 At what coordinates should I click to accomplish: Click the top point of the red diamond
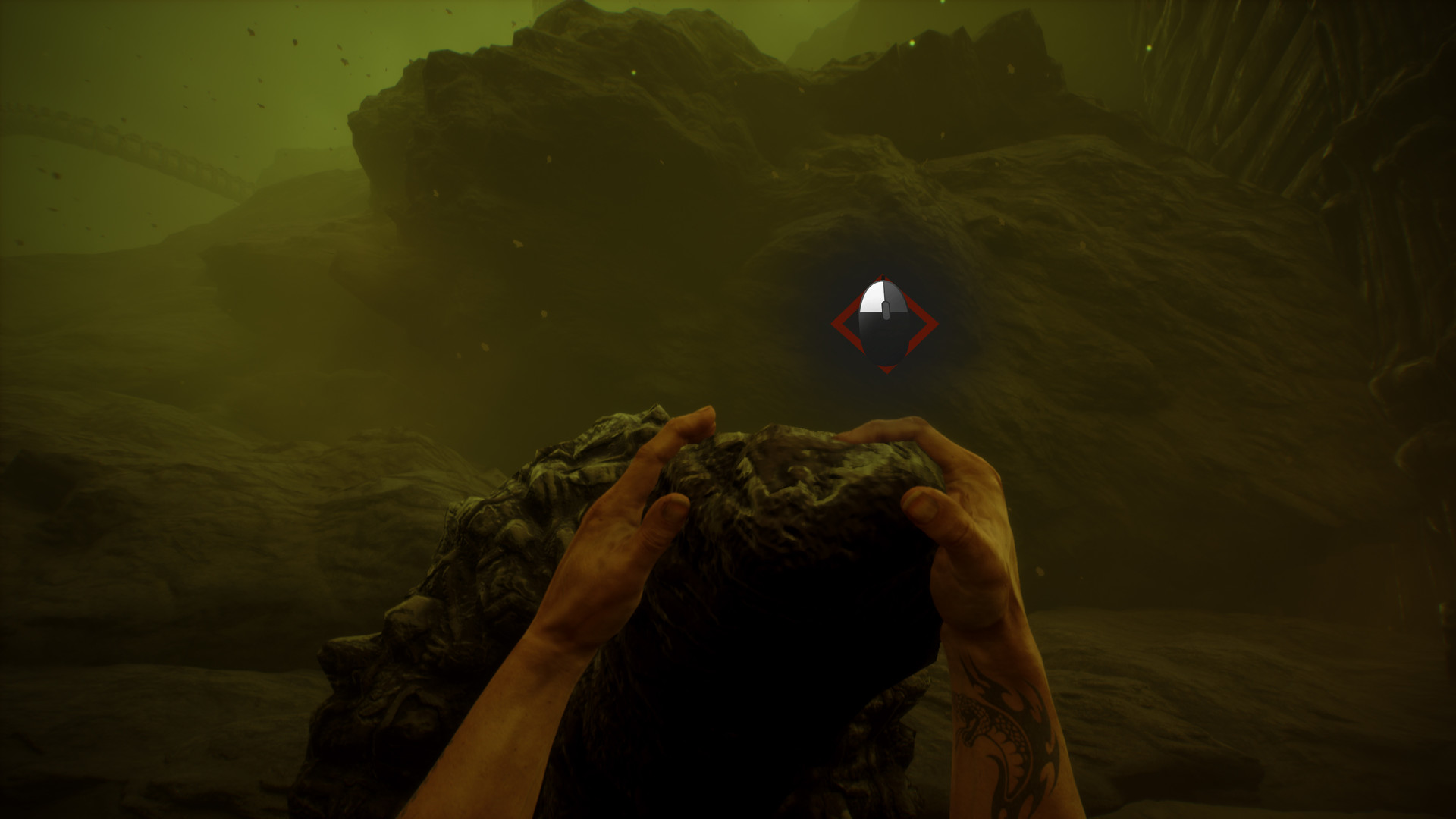(883, 275)
